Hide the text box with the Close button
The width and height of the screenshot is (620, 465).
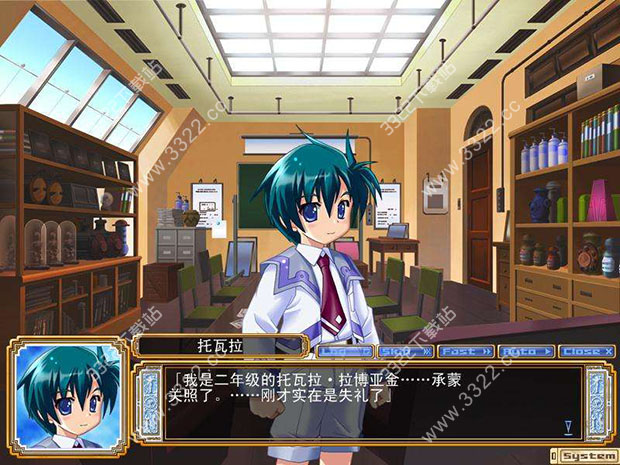[588, 351]
